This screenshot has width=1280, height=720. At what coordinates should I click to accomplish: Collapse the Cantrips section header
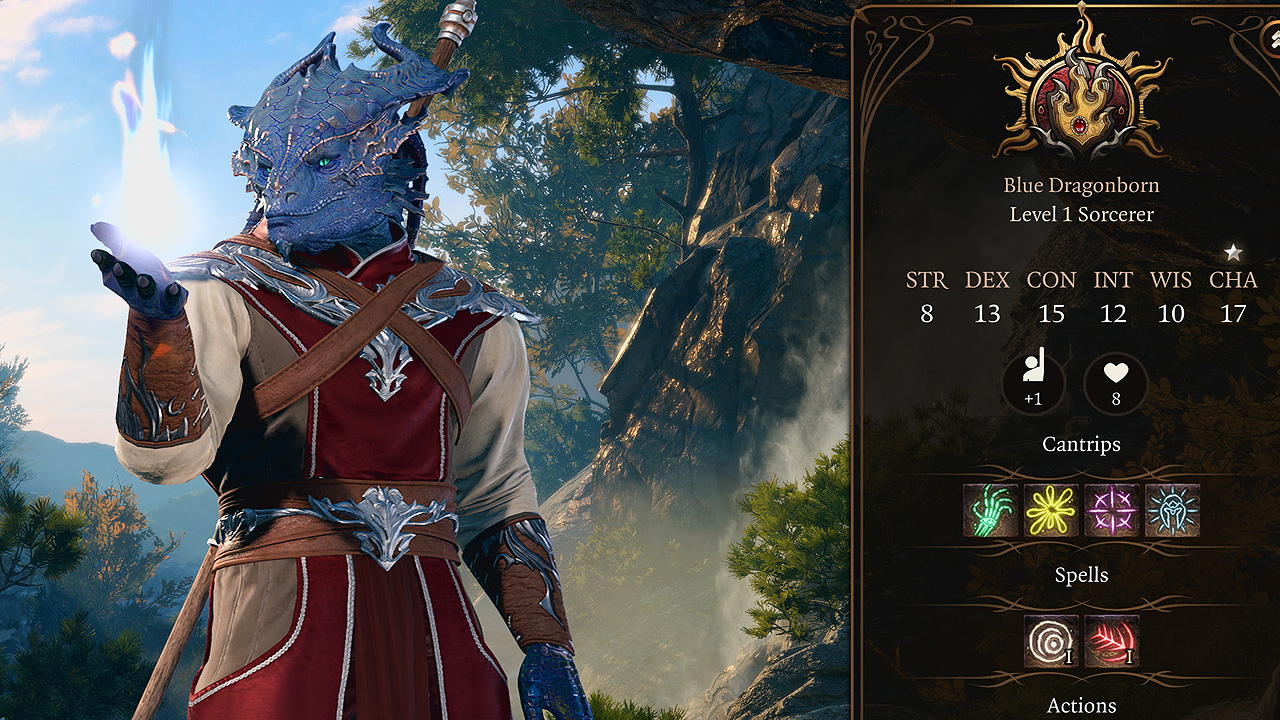click(1082, 443)
